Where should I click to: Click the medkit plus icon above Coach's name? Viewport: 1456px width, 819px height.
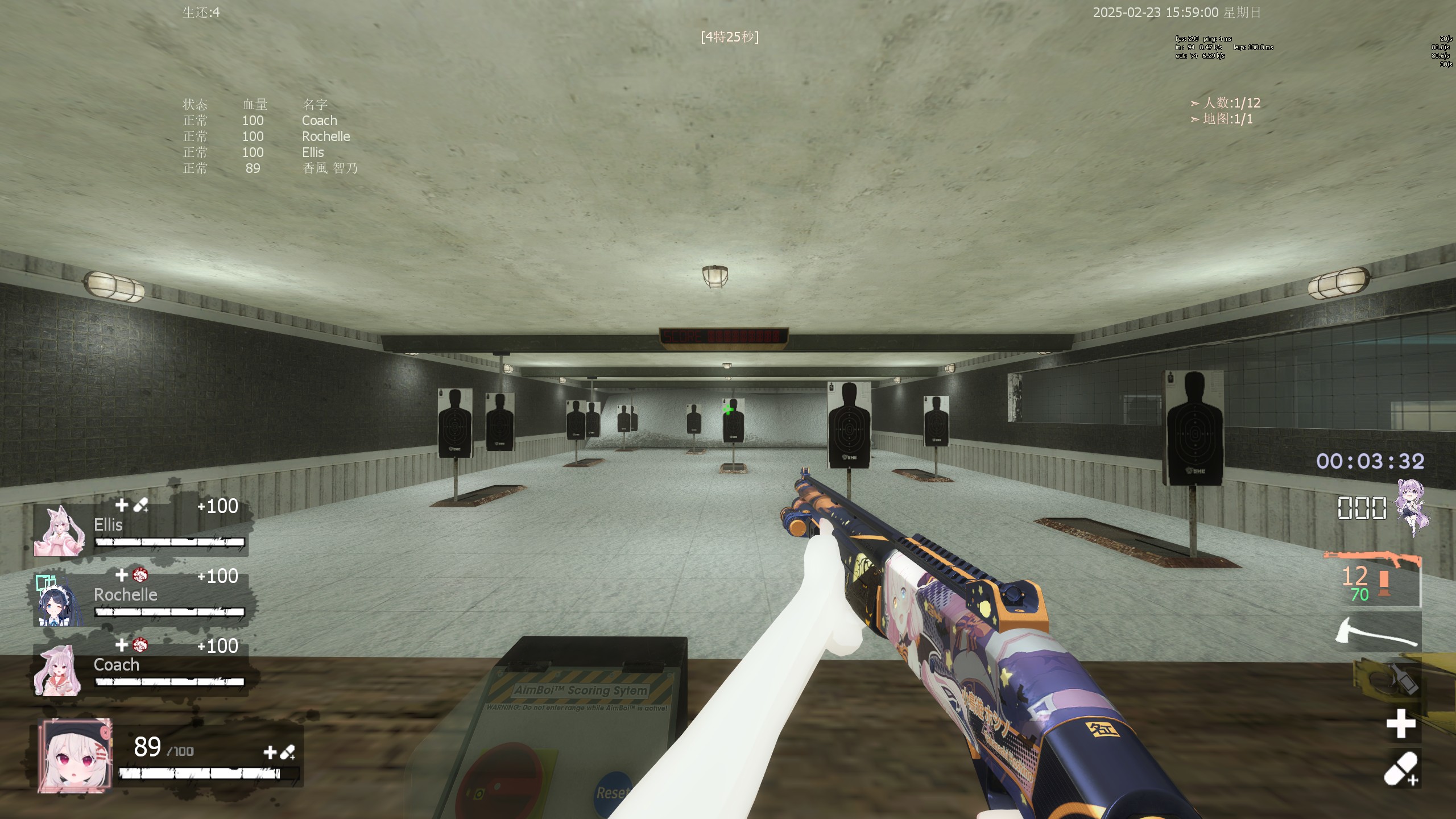[x=121, y=646]
